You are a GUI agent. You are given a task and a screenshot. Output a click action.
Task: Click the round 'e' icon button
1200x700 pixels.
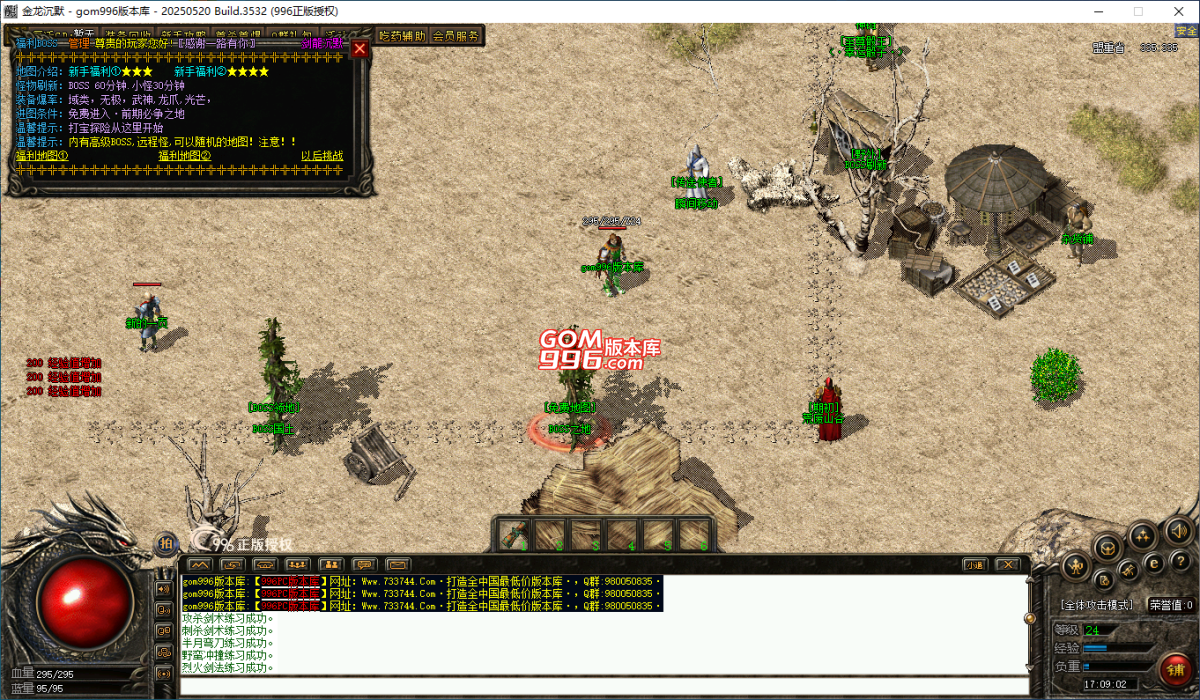[1153, 565]
